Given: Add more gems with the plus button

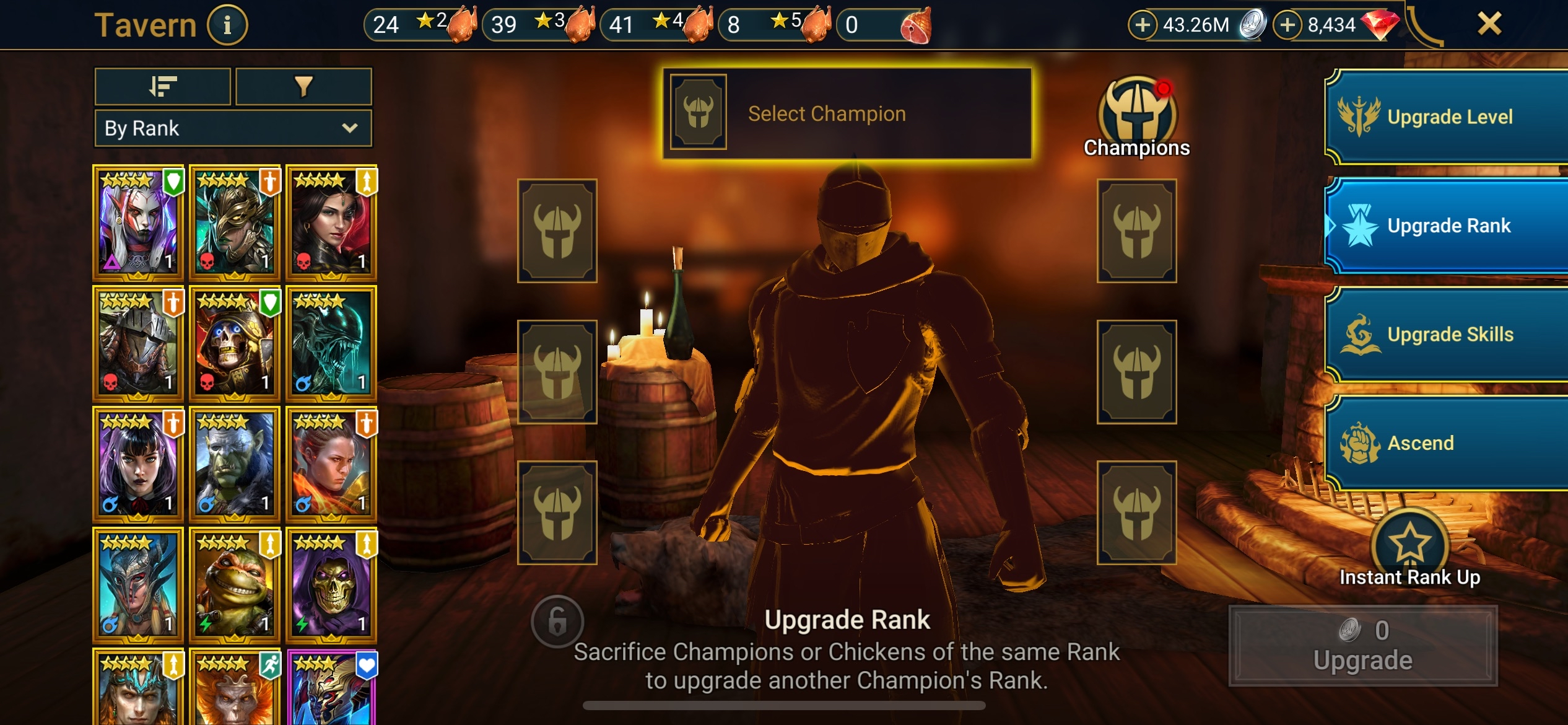Looking at the screenshot, I should point(1287,25).
